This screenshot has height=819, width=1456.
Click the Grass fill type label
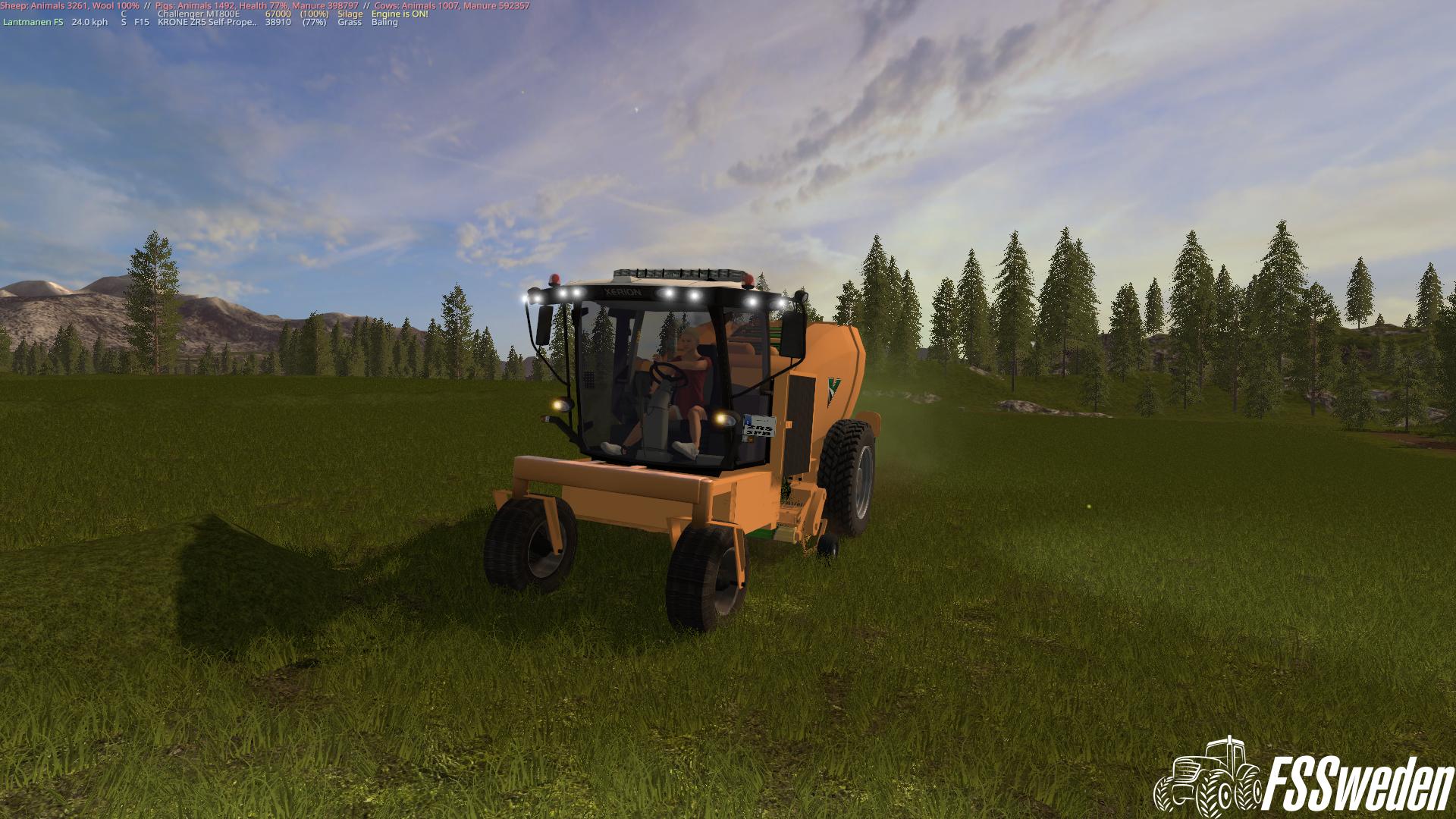(350, 23)
